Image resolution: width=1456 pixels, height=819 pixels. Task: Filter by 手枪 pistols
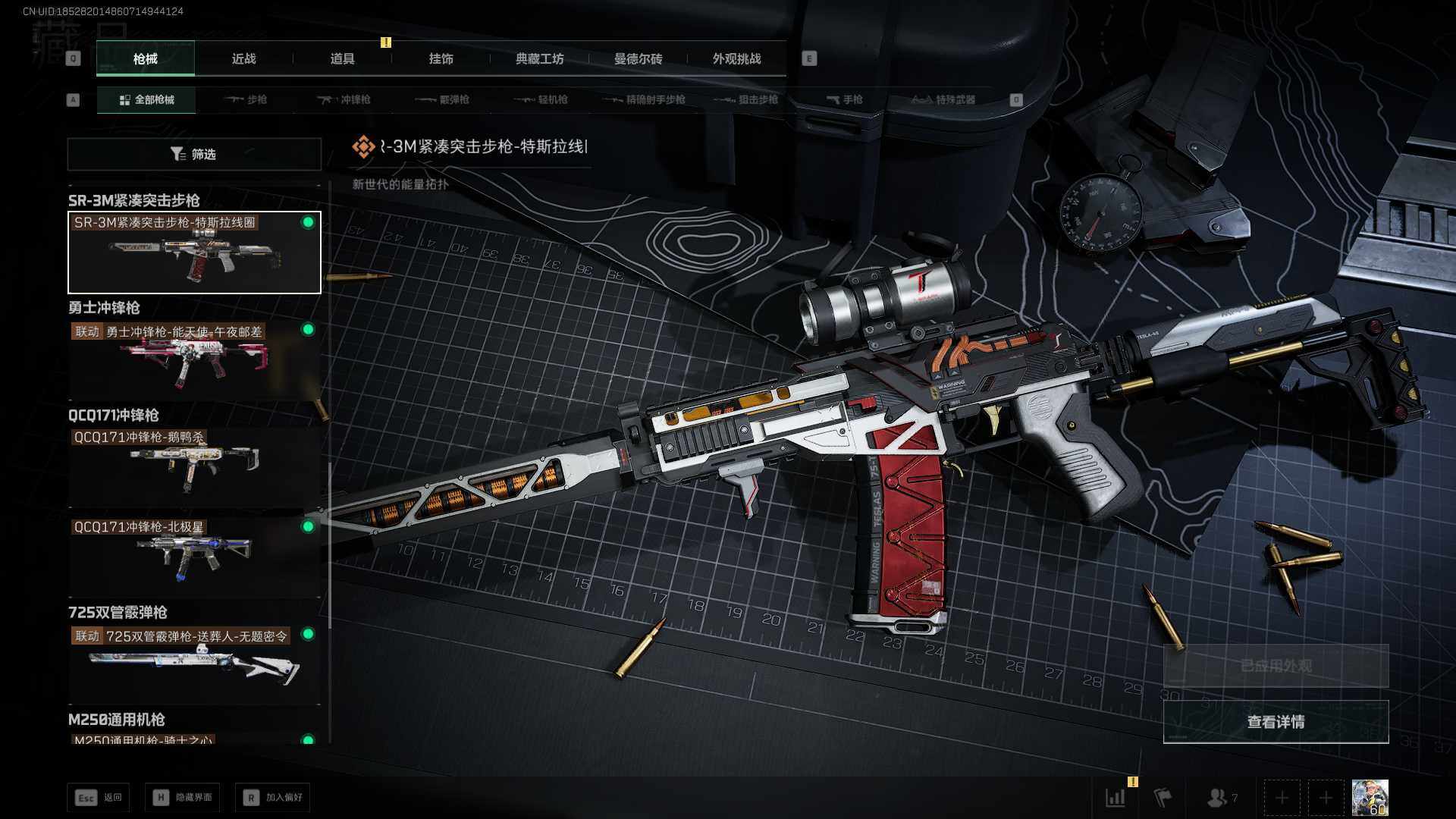[845, 99]
